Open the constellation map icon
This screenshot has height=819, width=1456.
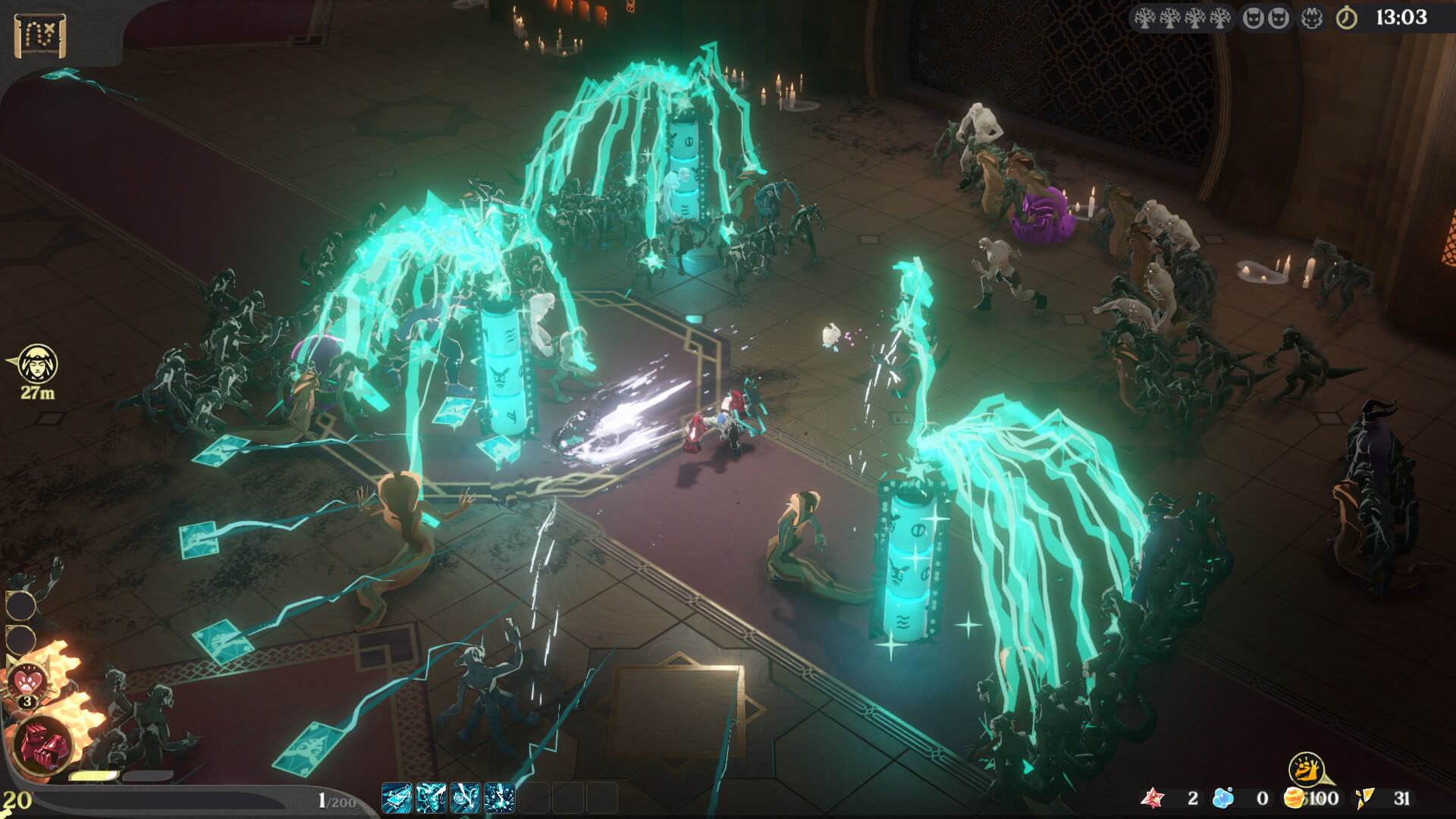tap(39, 35)
